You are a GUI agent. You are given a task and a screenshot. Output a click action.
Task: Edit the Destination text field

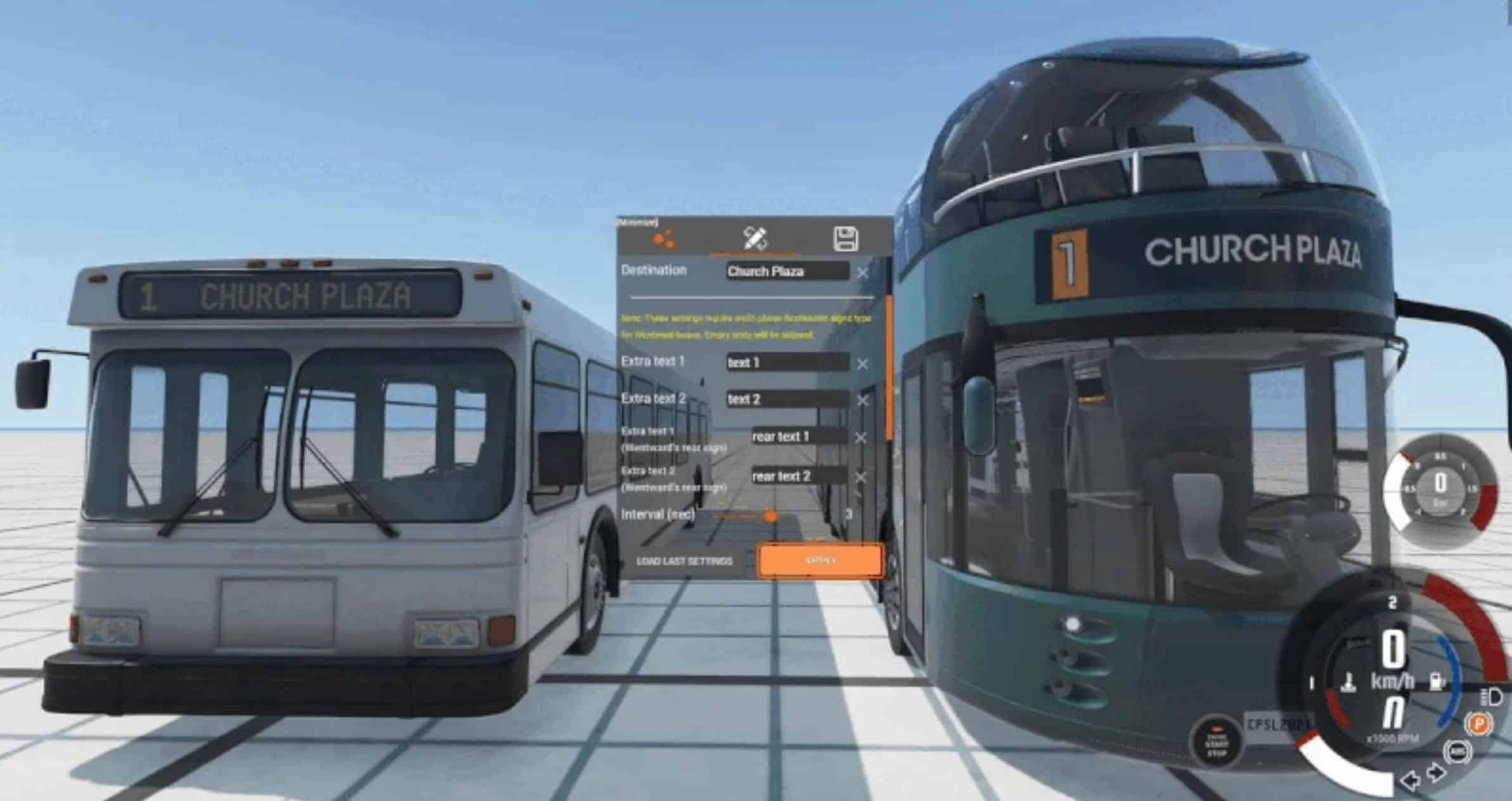pos(787,271)
